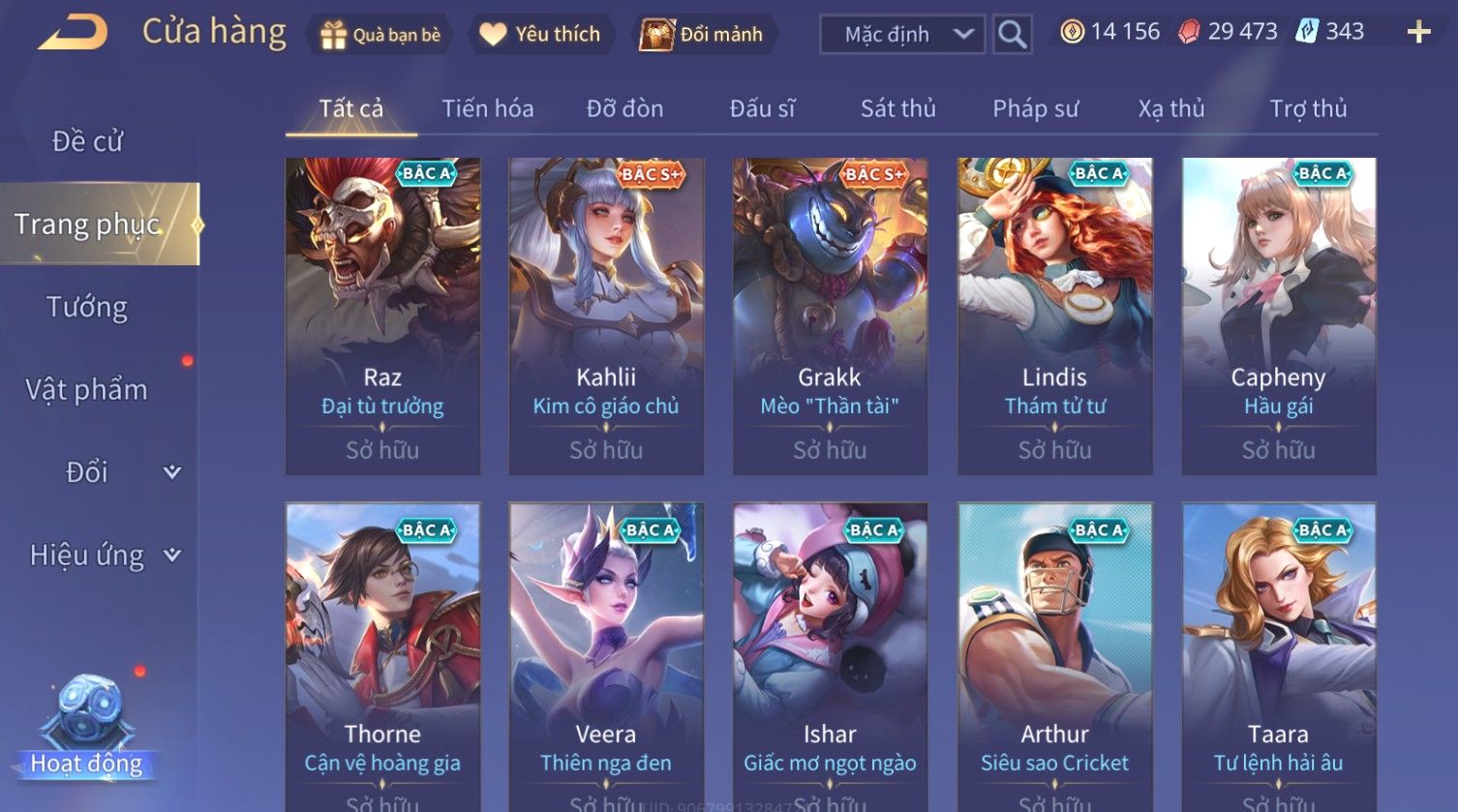Open the Đổi mảnh exchange

701,35
